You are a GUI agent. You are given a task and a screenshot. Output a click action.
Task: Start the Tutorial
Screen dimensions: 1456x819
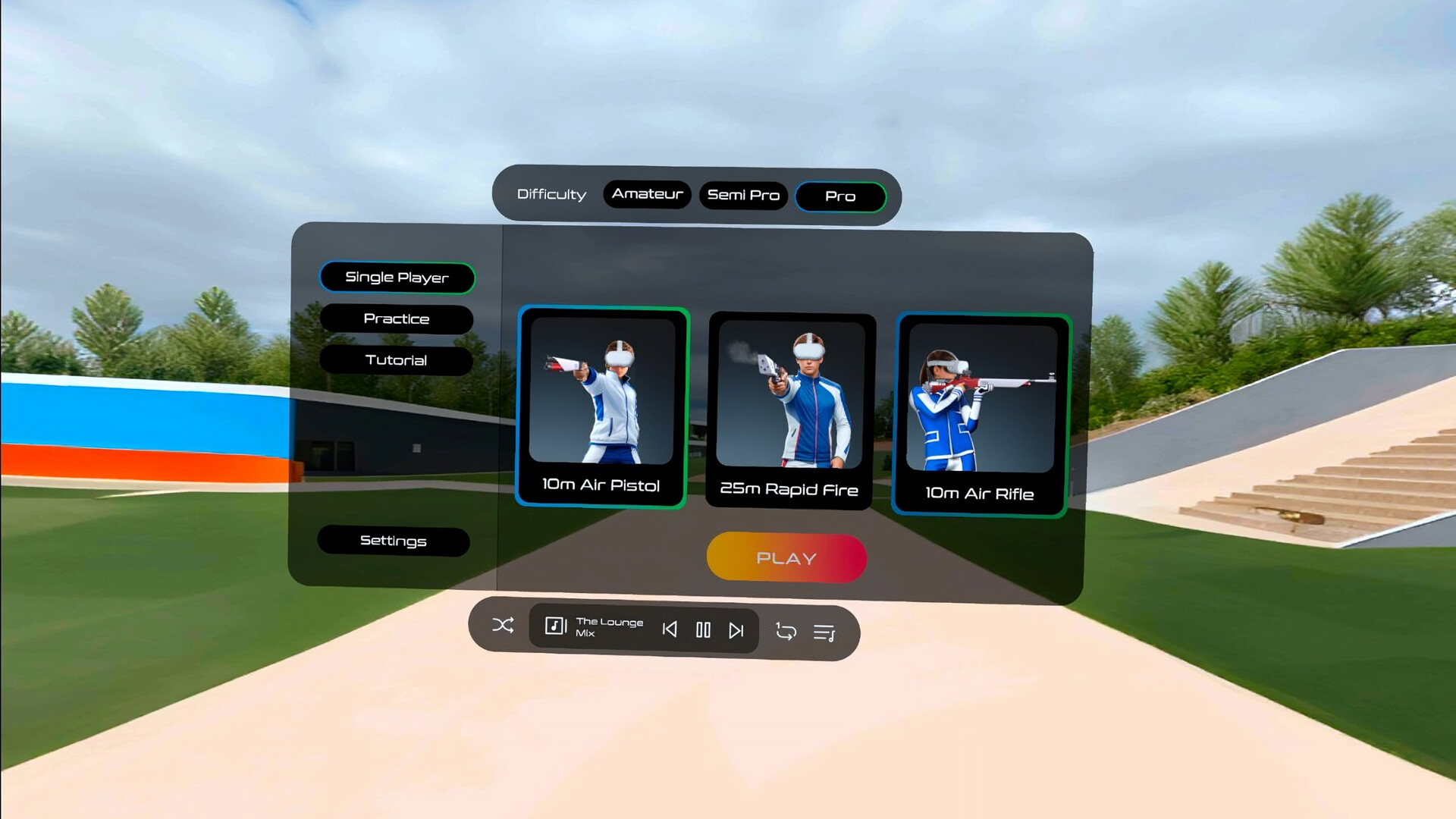tap(397, 360)
